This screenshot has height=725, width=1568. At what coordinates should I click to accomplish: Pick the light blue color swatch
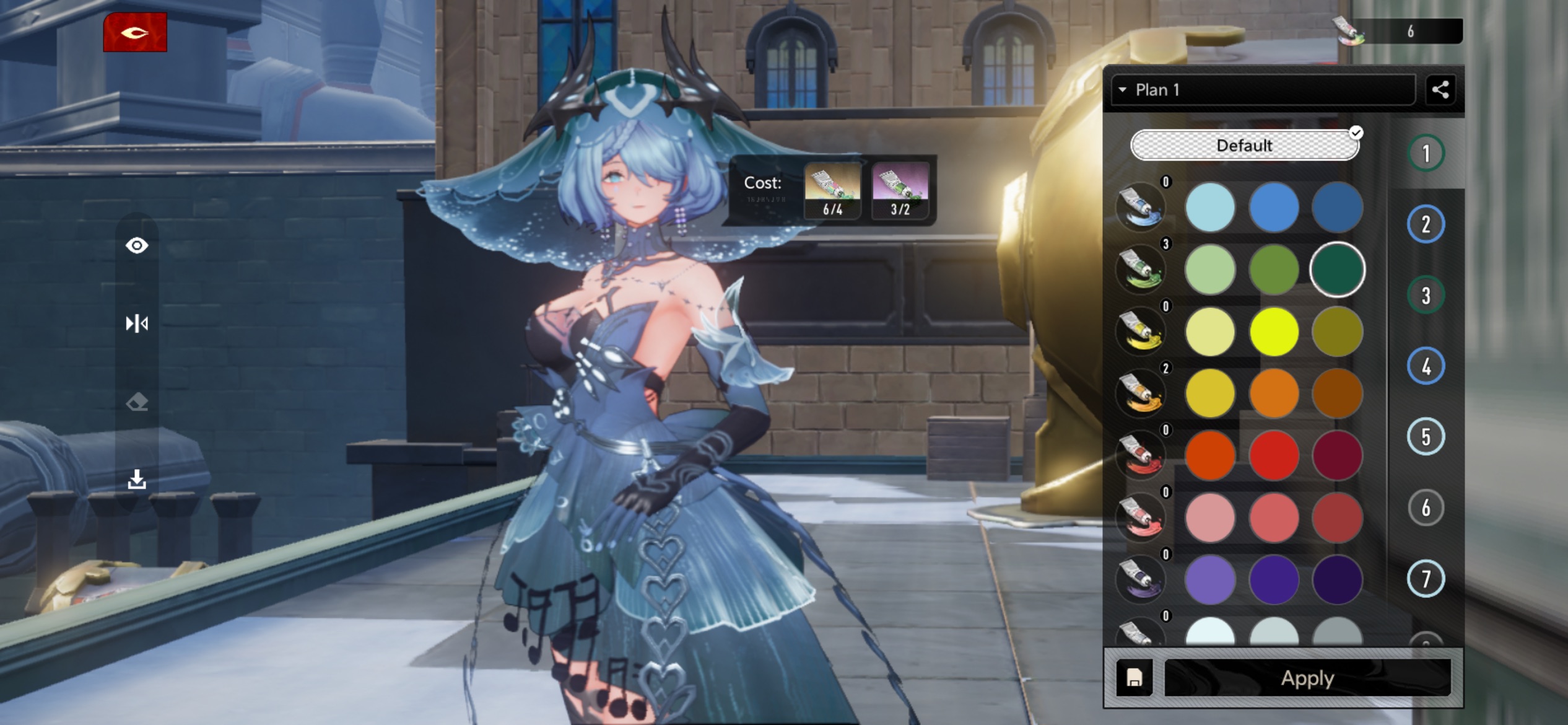pyautogui.click(x=1209, y=208)
